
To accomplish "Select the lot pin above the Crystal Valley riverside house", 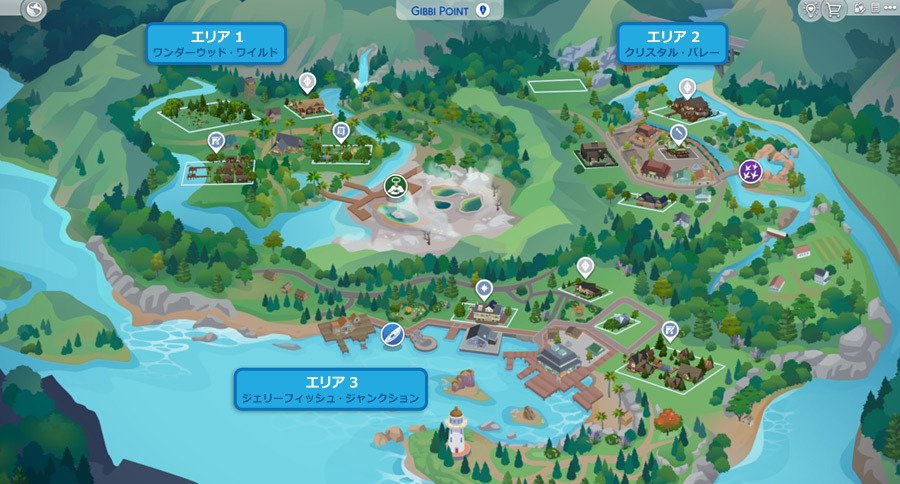I will point(687,89).
